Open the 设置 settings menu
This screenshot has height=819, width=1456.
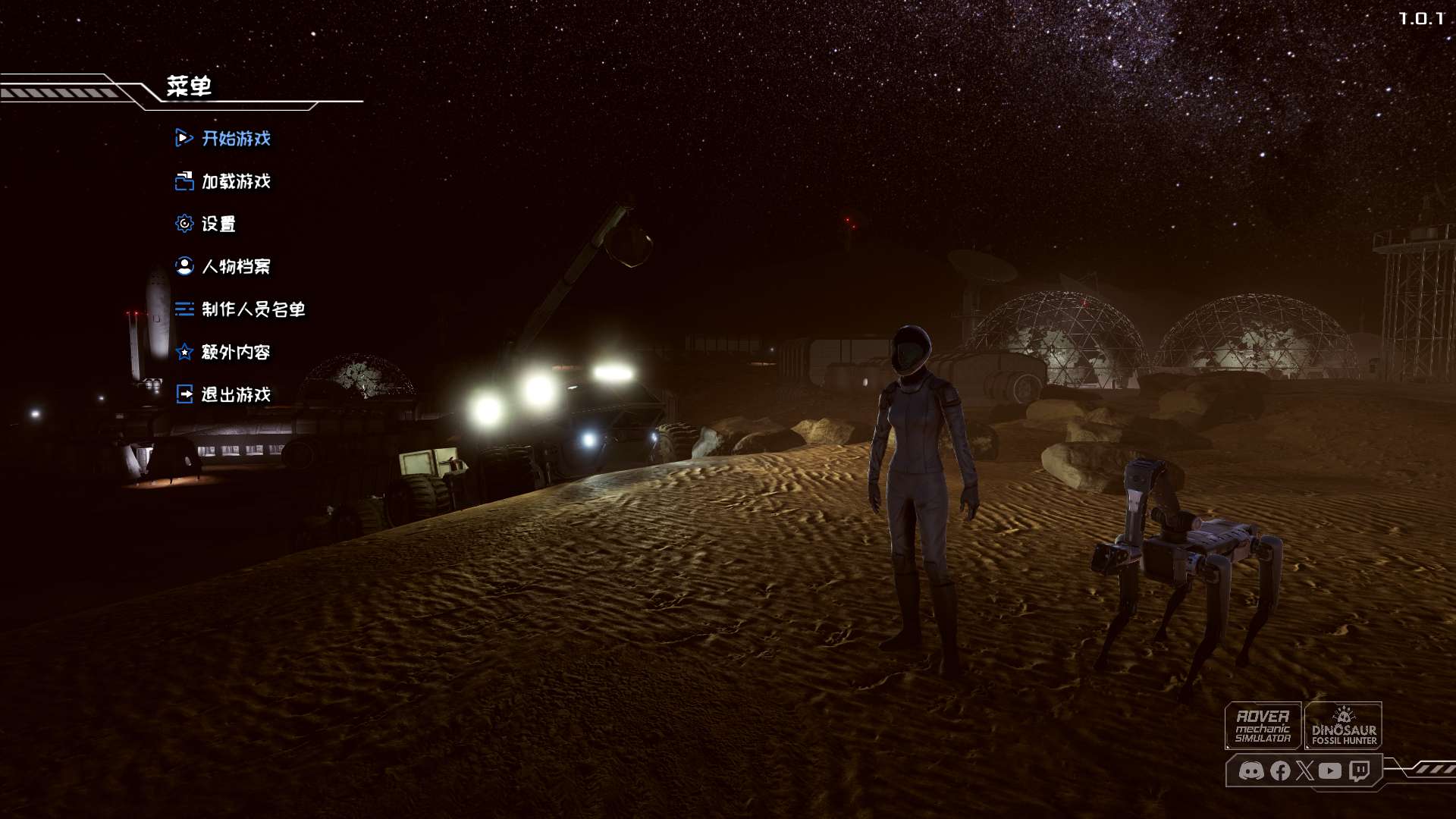pyautogui.click(x=218, y=224)
